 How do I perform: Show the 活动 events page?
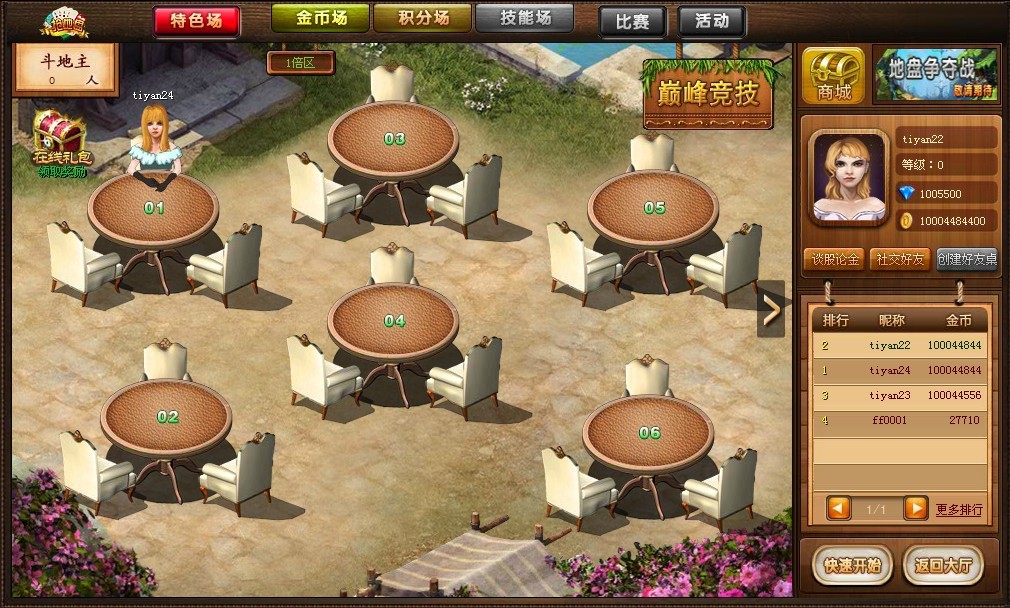pos(711,21)
